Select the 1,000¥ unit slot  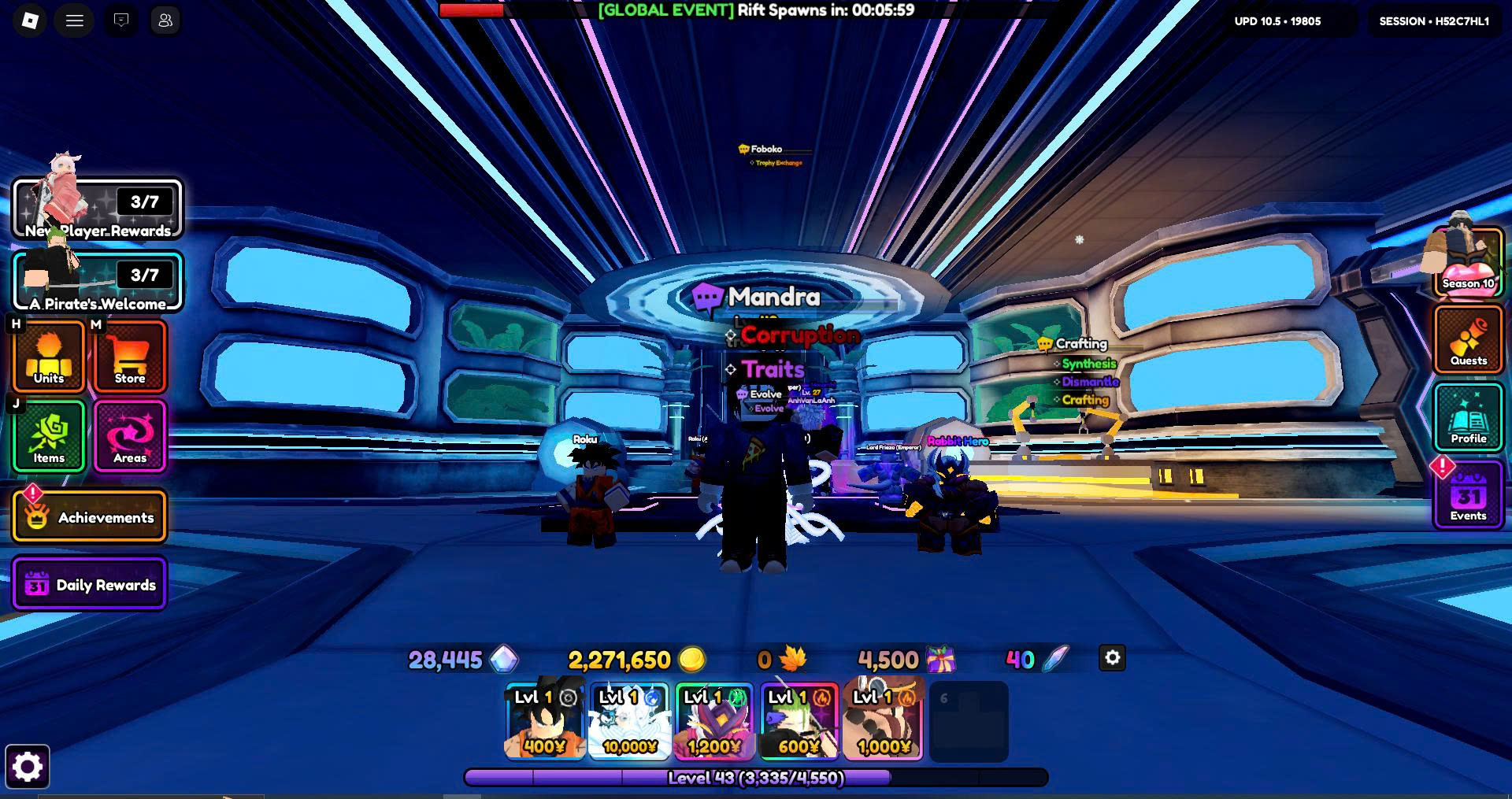point(883,721)
